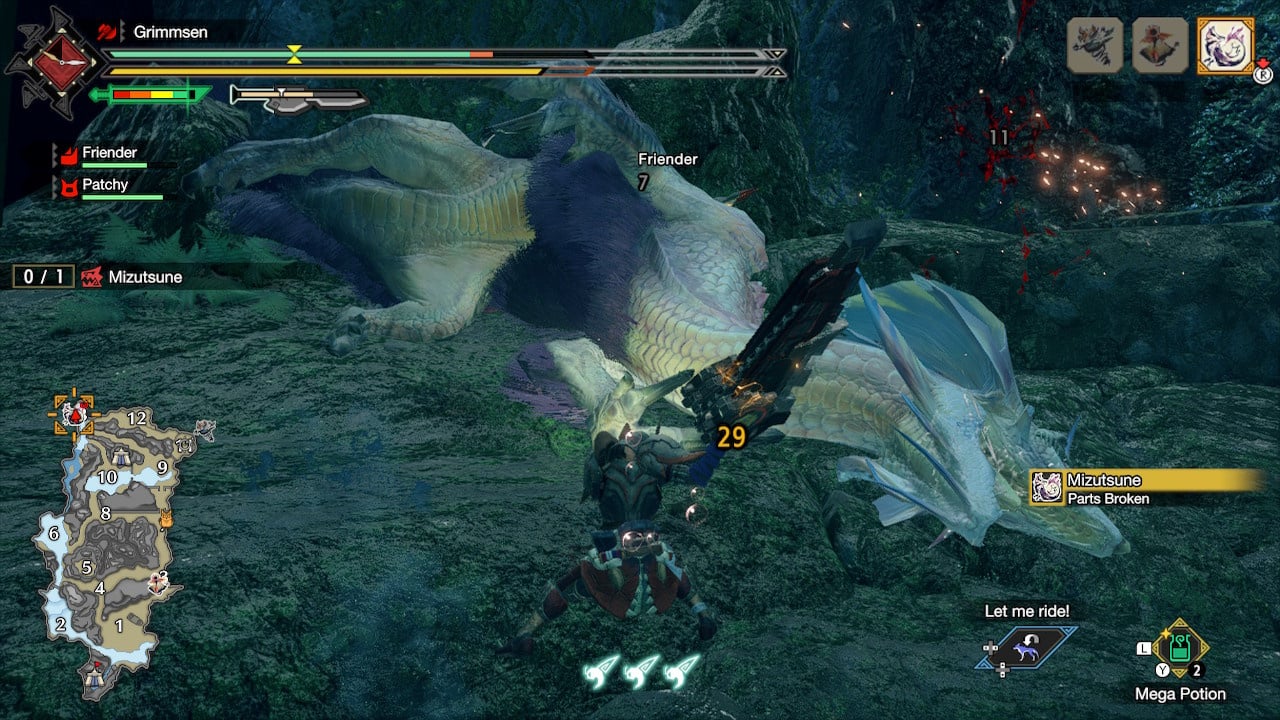Select the highlighted Mizutsune target icon

tap(1225, 46)
